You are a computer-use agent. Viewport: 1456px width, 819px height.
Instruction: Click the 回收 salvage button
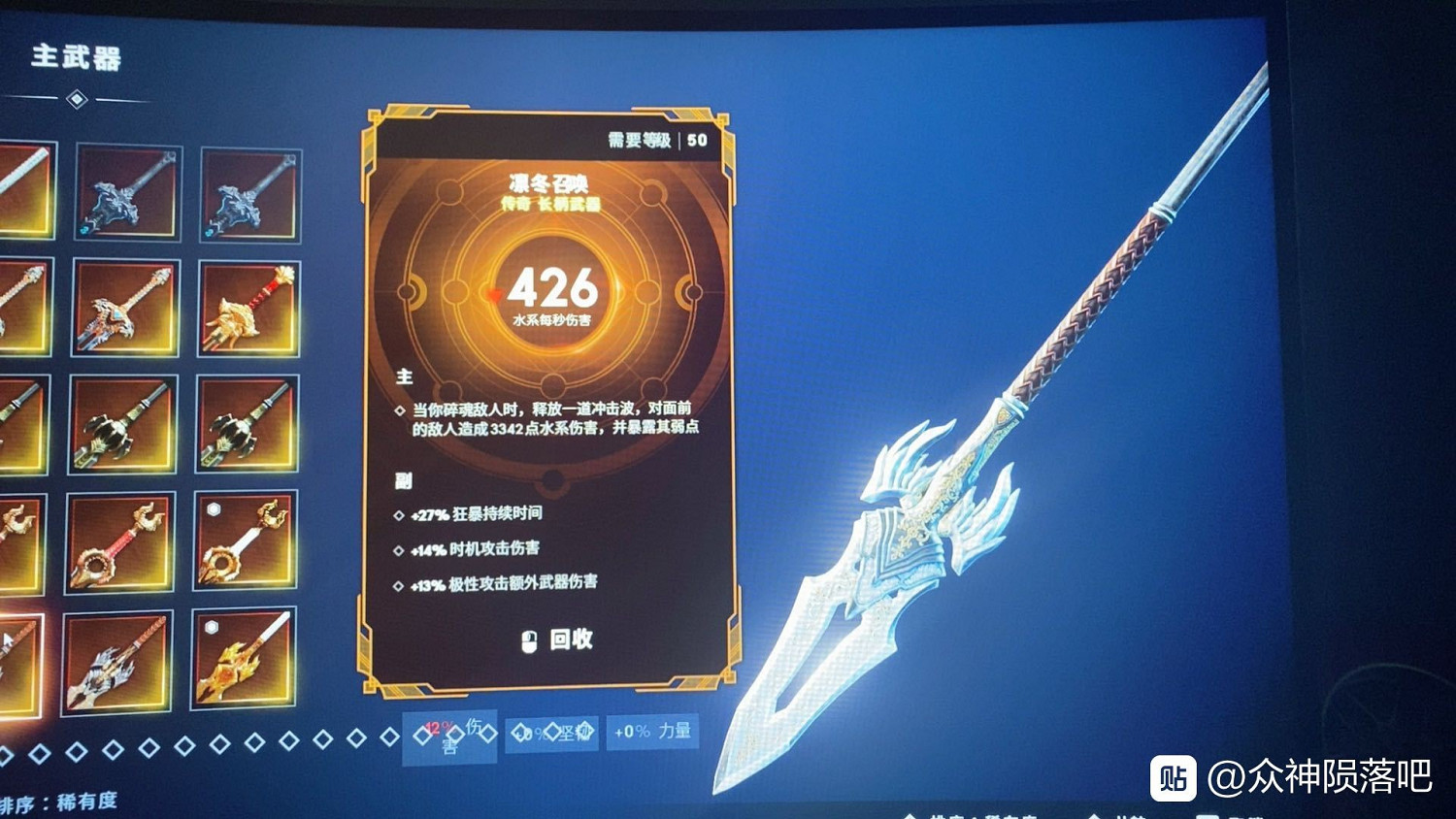coord(570,640)
